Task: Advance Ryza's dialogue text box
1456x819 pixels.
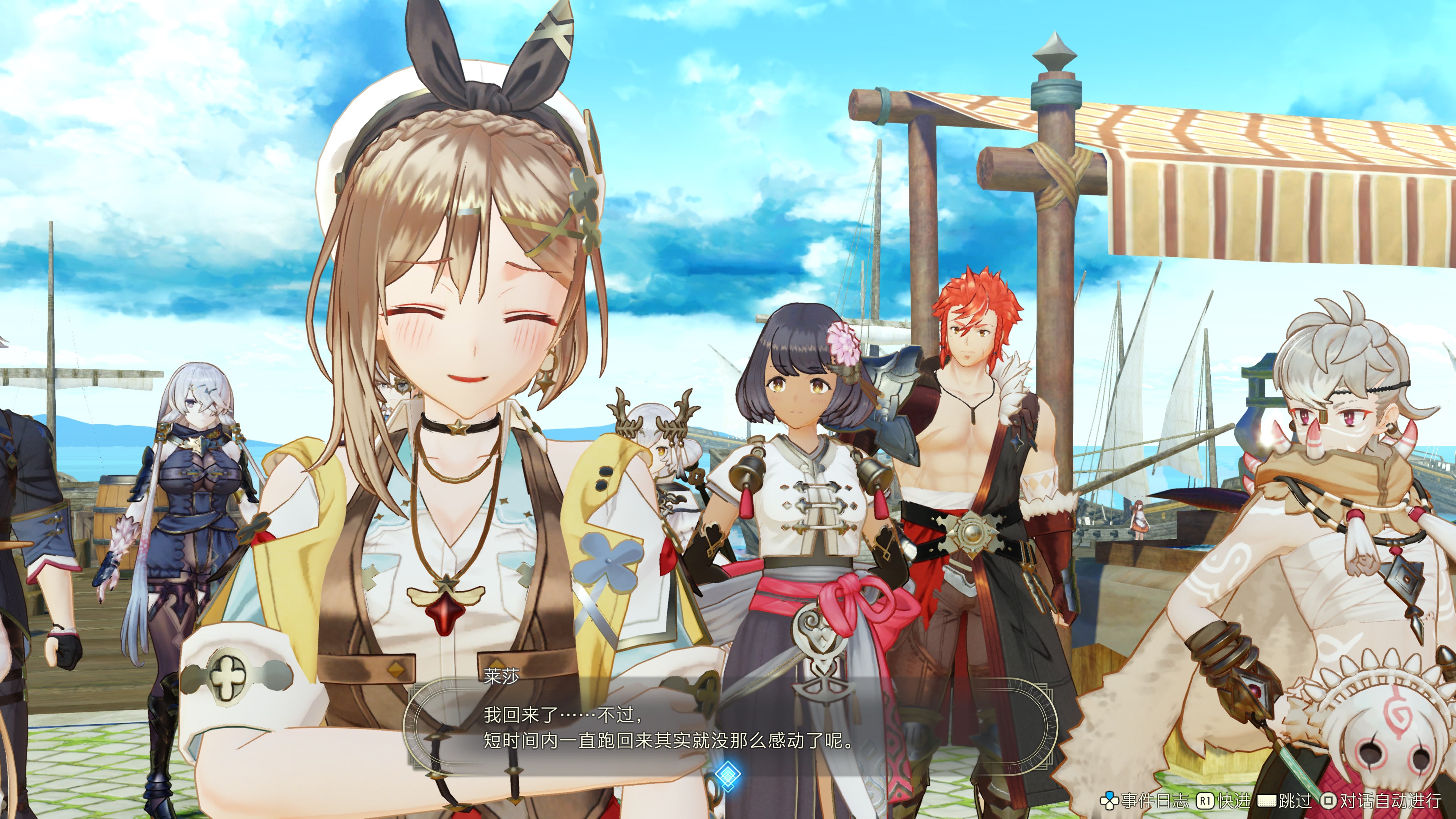Action: click(x=729, y=726)
